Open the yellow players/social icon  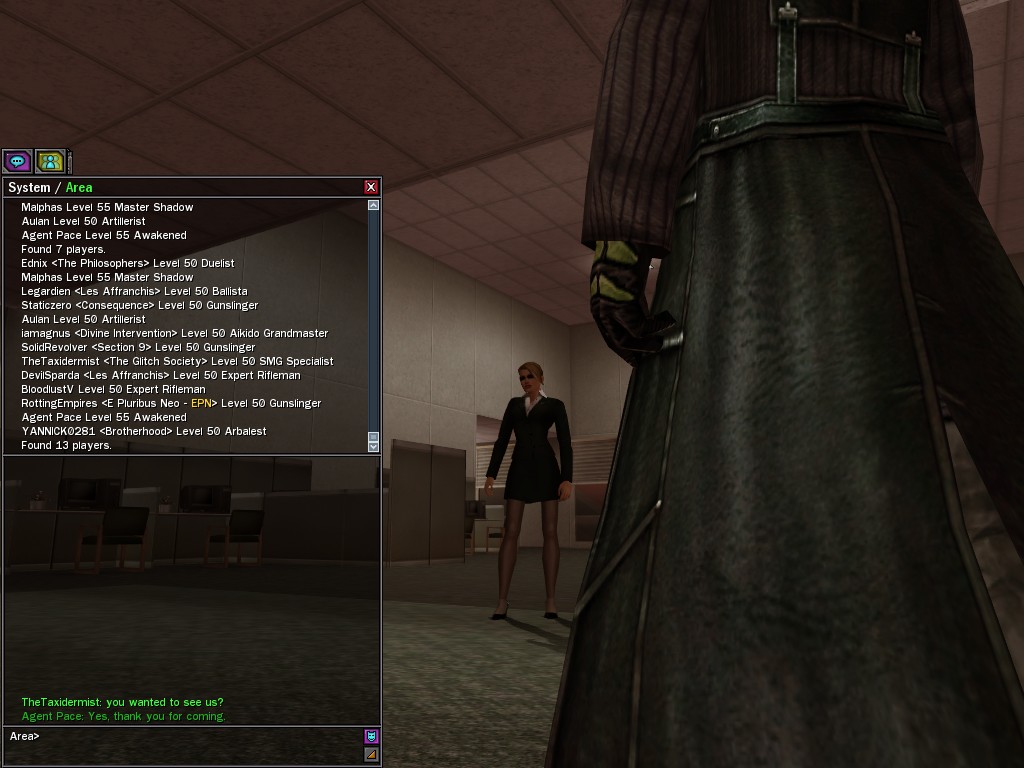[x=50, y=160]
